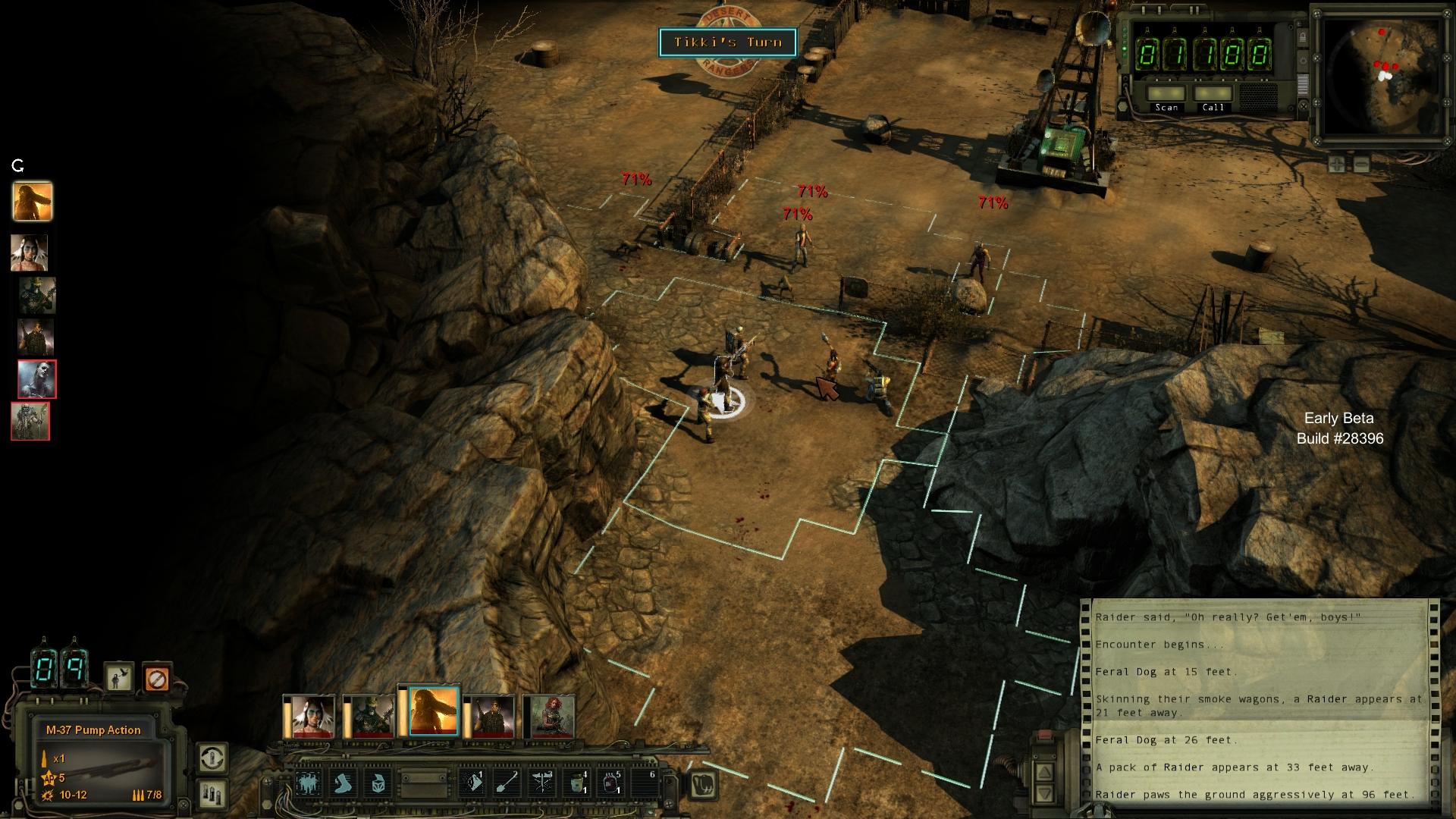Click the fist melee button
Screen dimensions: 1456x819
703,784
